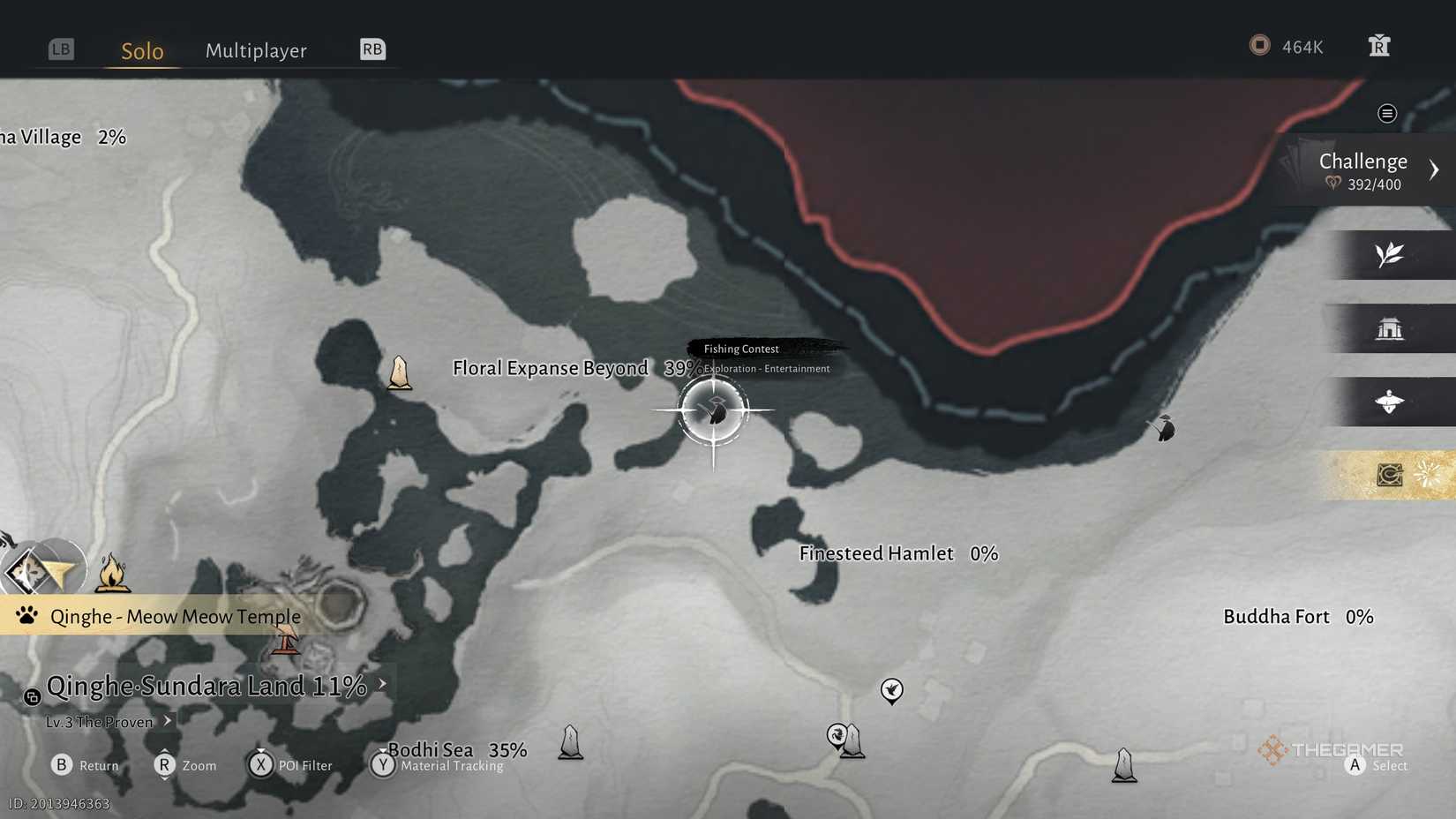Select the Fishing Contest marker
This screenshot has width=1456, height=819.
[713, 409]
